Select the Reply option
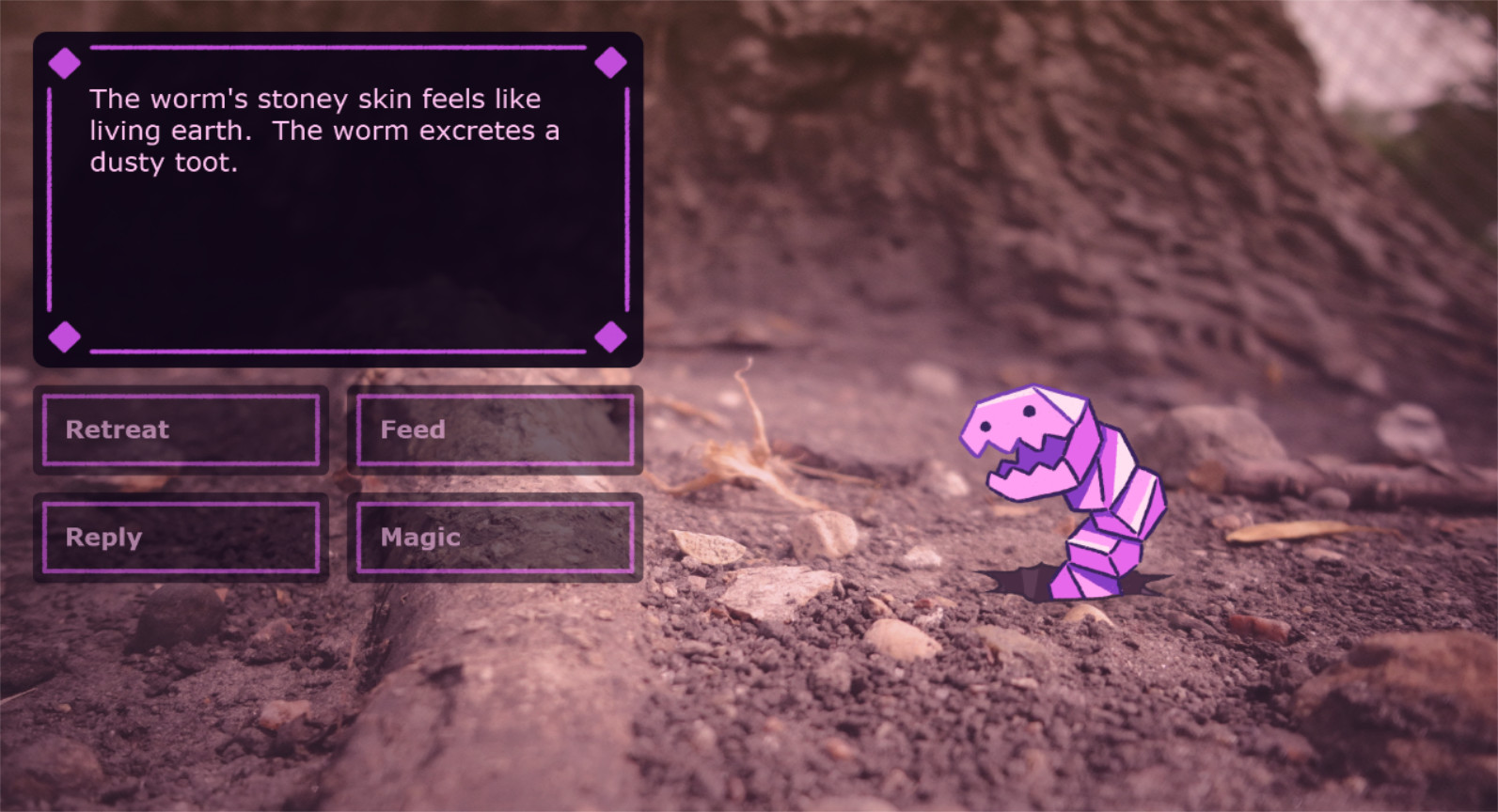Image resolution: width=1498 pixels, height=812 pixels. 181,537
